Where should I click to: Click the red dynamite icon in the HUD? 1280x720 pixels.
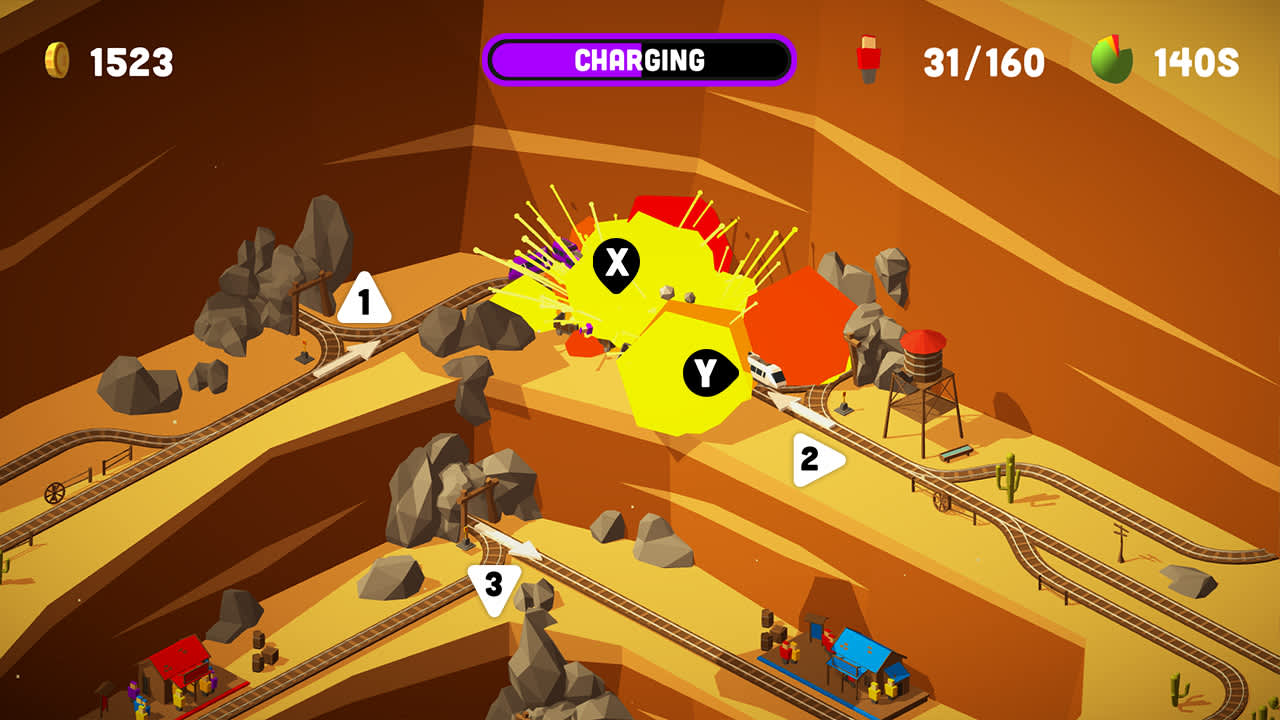pos(868,58)
